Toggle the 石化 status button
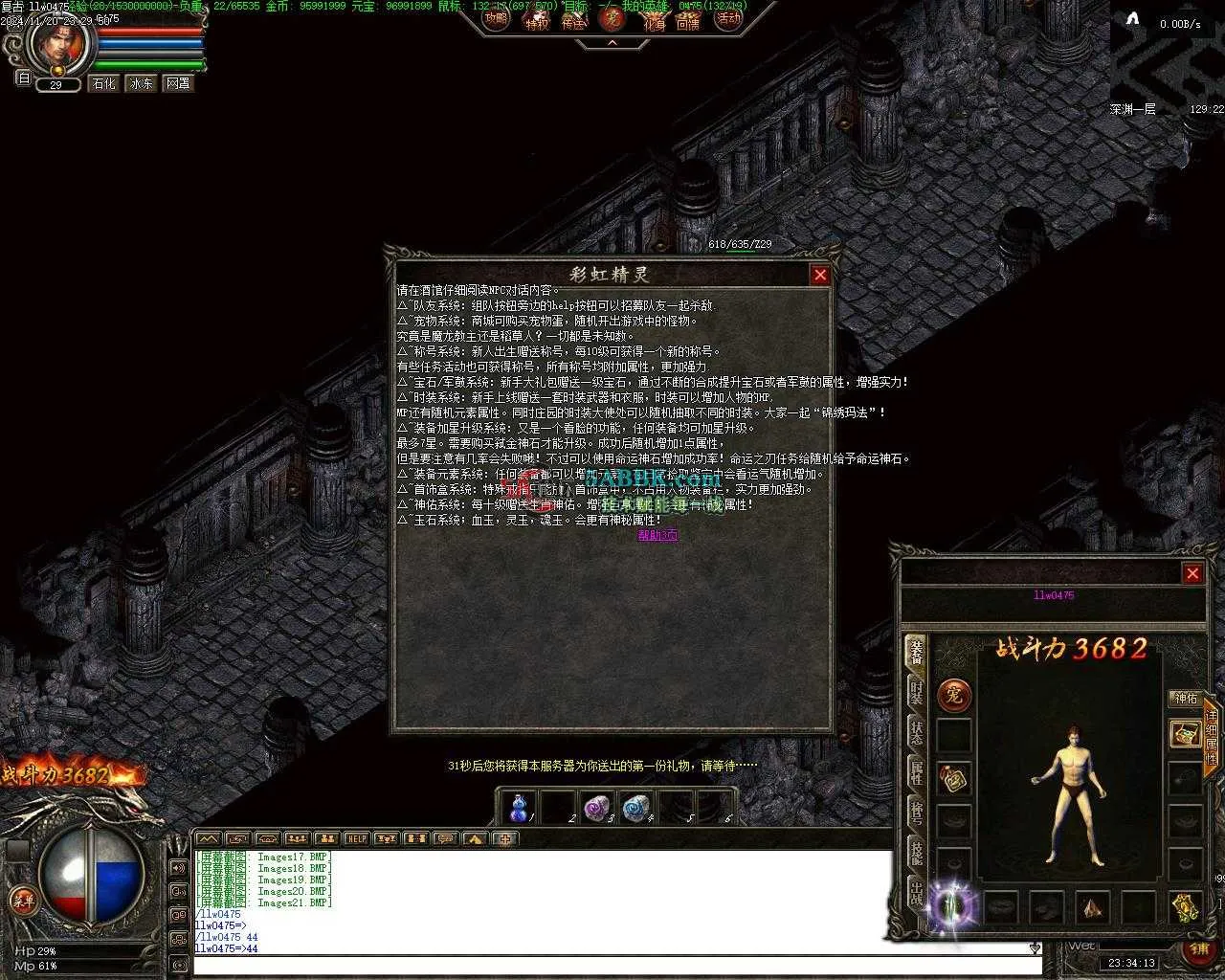This screenshot has height=980, width=1225. click(x=103, y=84)
